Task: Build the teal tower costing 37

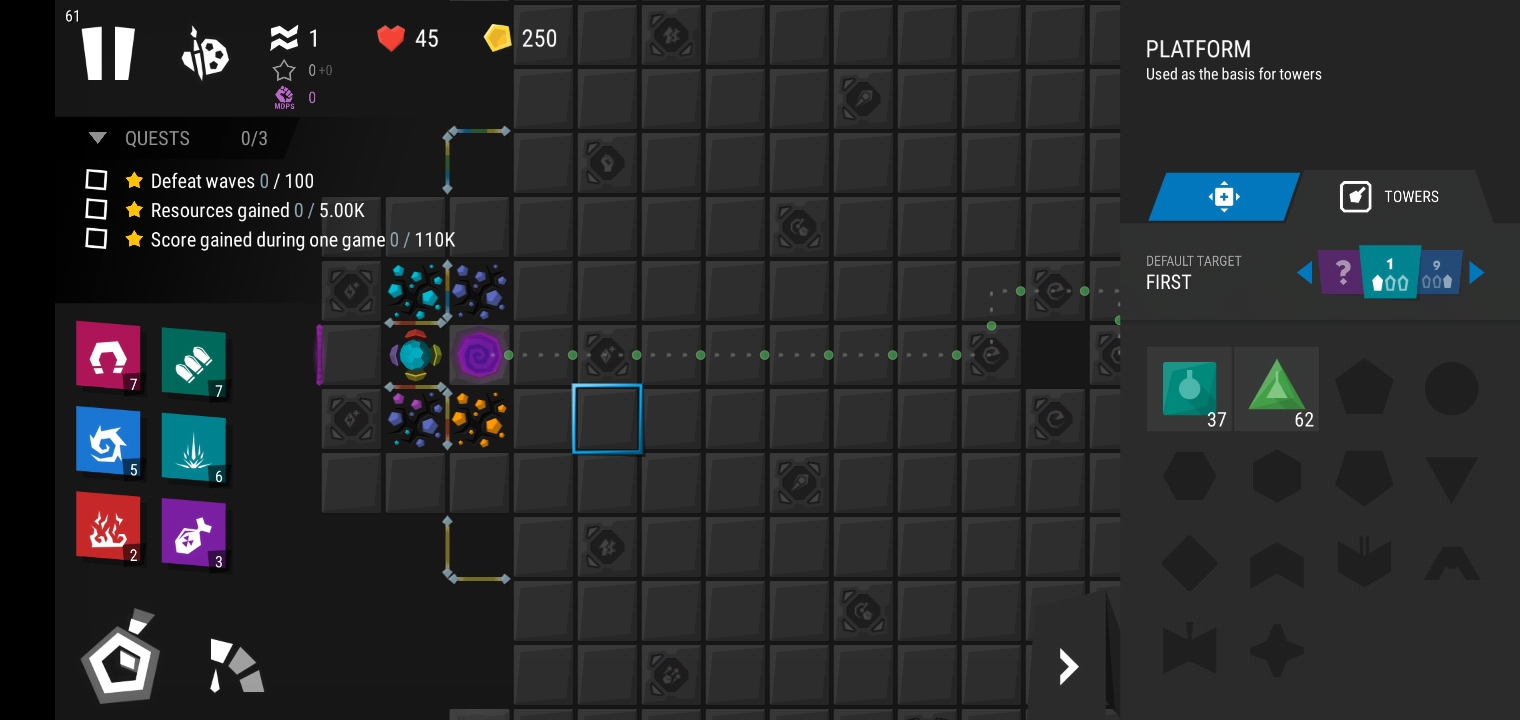Action: [1189, 389]
